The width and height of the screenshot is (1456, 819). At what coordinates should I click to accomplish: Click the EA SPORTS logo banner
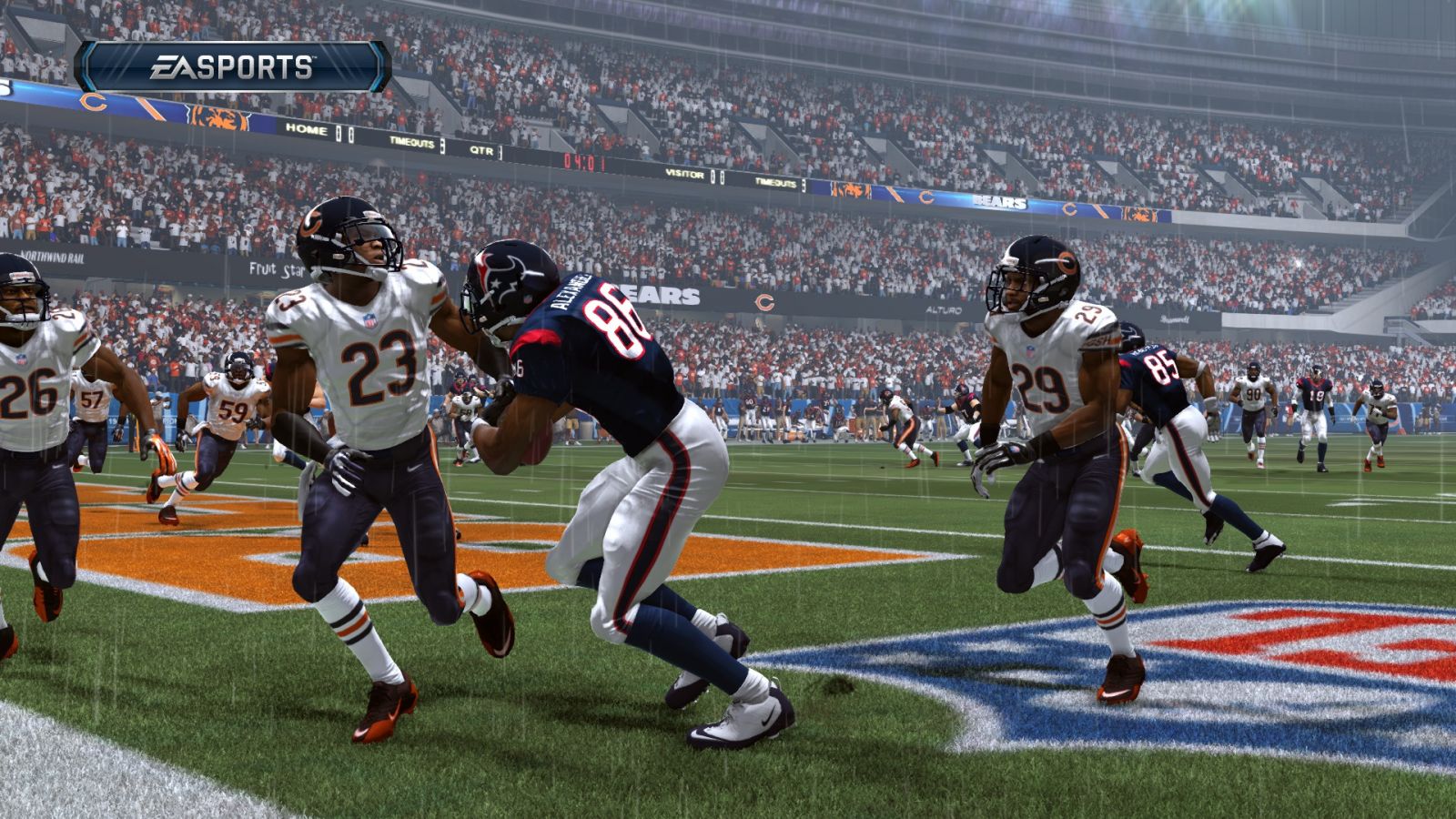(232, 66)
